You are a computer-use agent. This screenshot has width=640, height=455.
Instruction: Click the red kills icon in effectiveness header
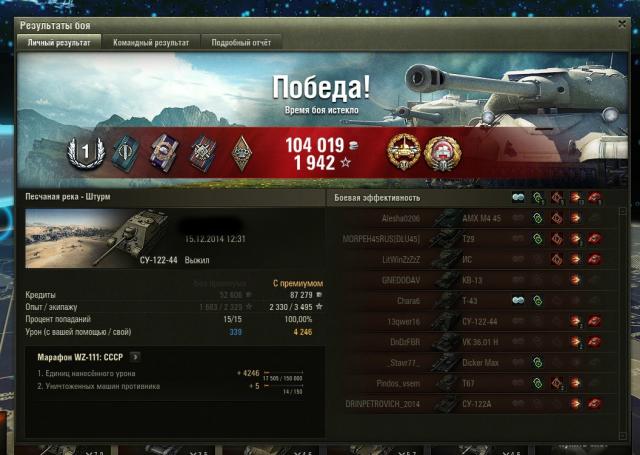pos(594,198)
